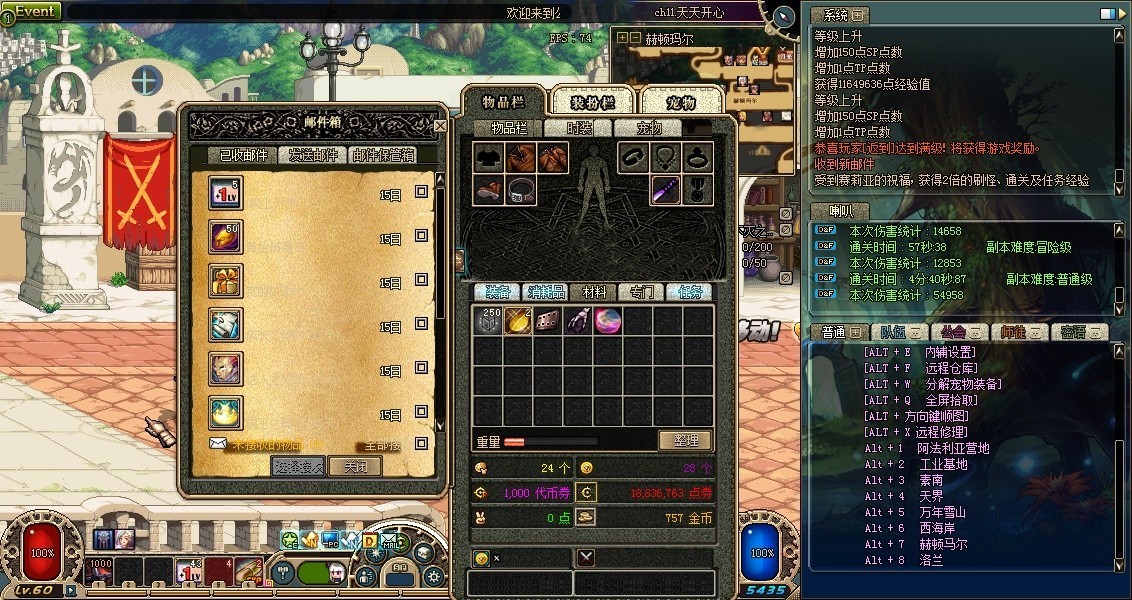This screenshot has height=600, width=1132.
Task: Select the equipped purple weapon slot
Action: pos(667,189)
